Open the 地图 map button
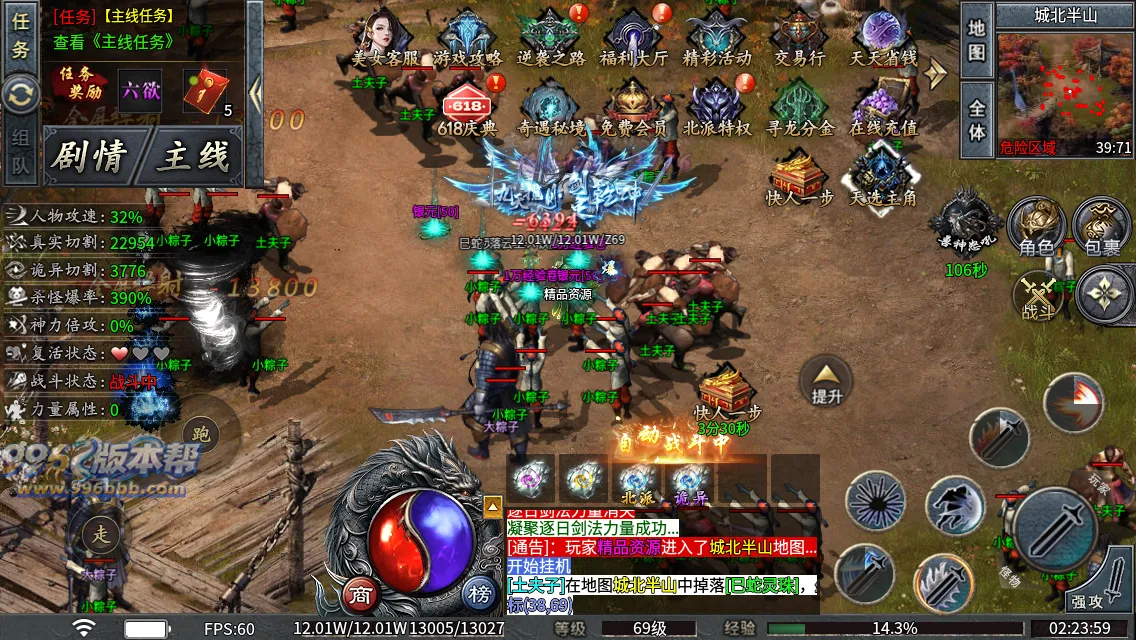 pyautogui.click(x=977, y=40)
